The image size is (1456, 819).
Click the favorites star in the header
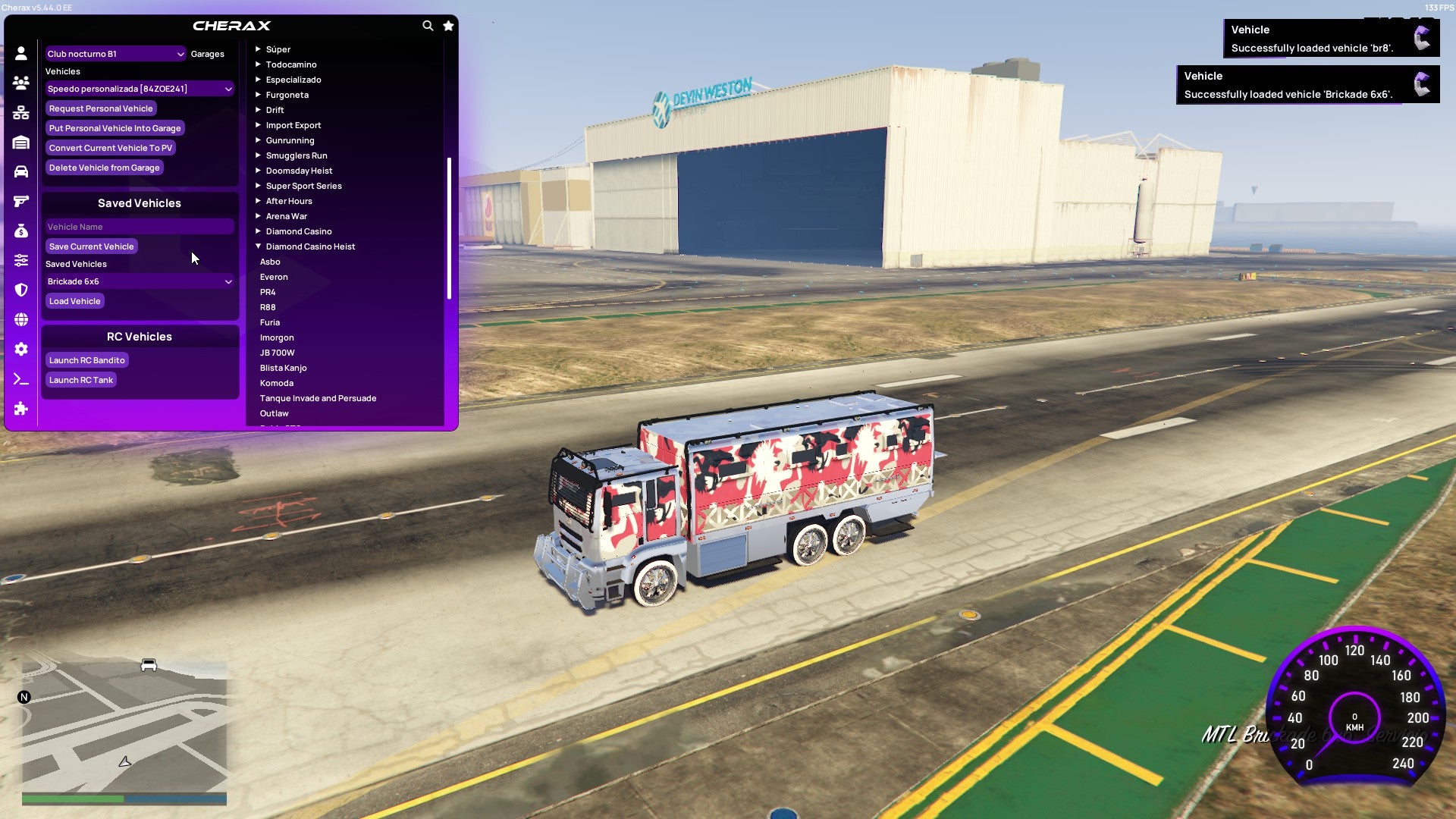point(447,25)
